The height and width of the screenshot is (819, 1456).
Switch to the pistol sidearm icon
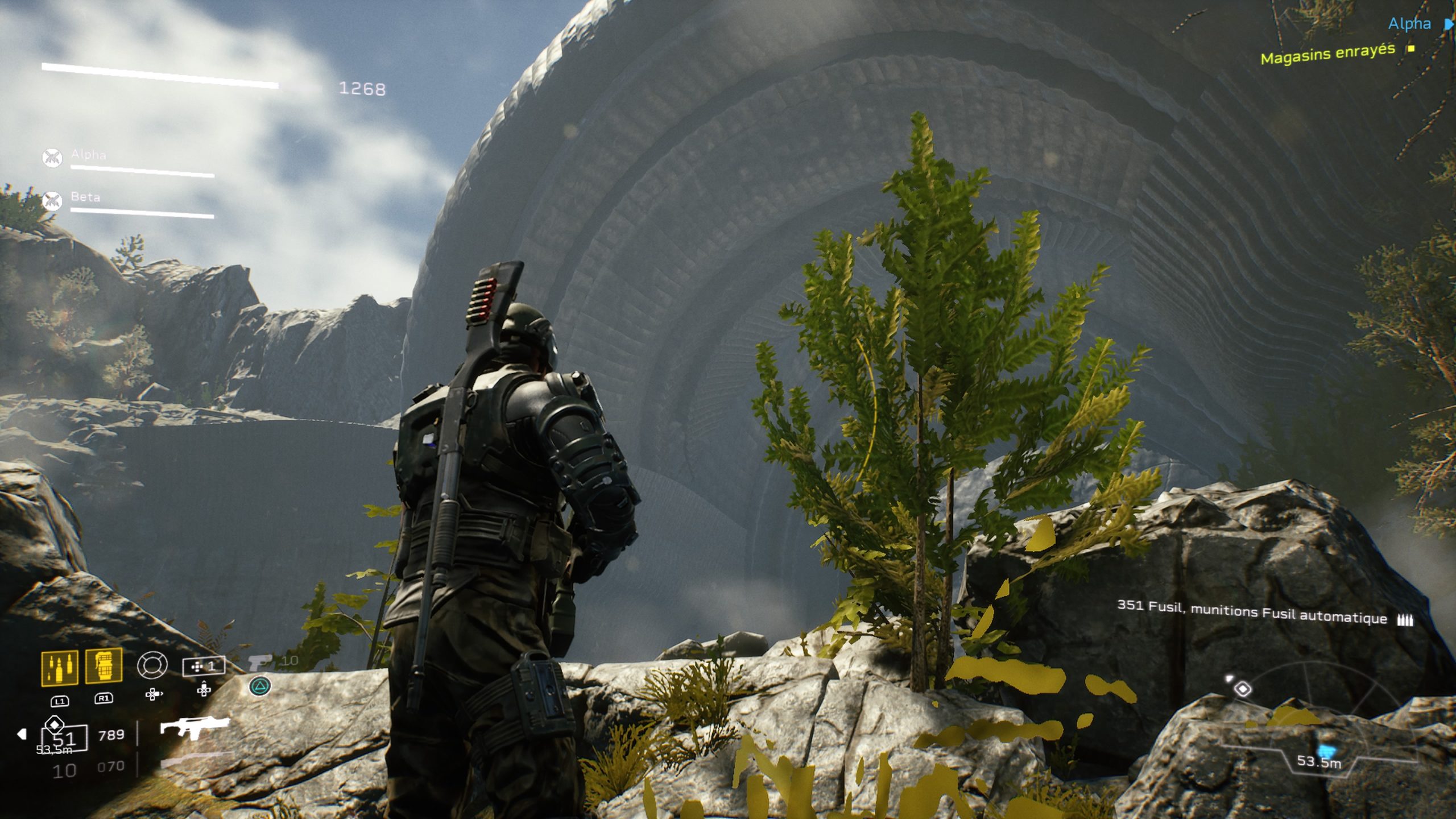tap(260, 662)
